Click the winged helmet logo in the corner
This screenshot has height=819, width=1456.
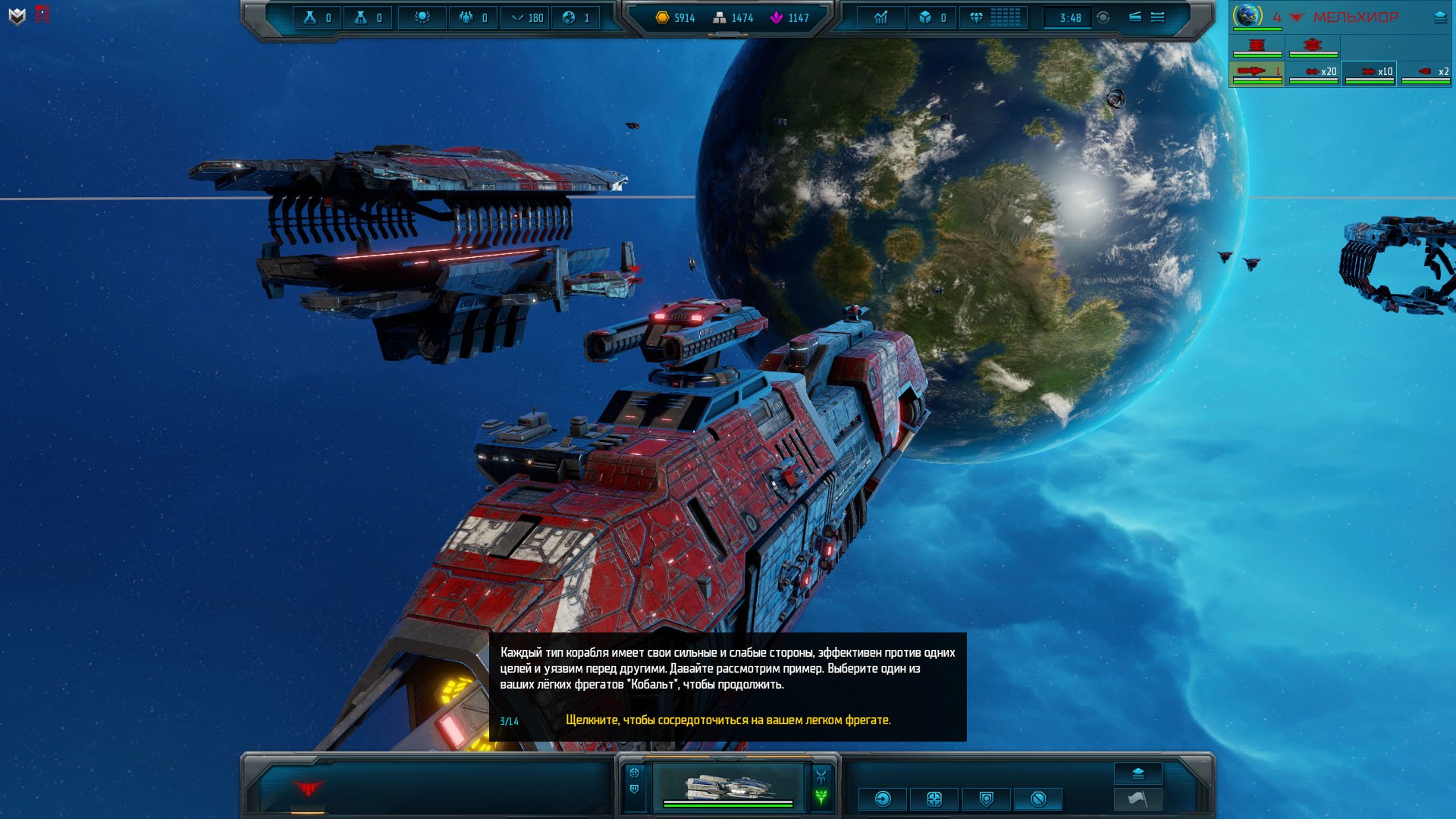(x=17, y=16)
